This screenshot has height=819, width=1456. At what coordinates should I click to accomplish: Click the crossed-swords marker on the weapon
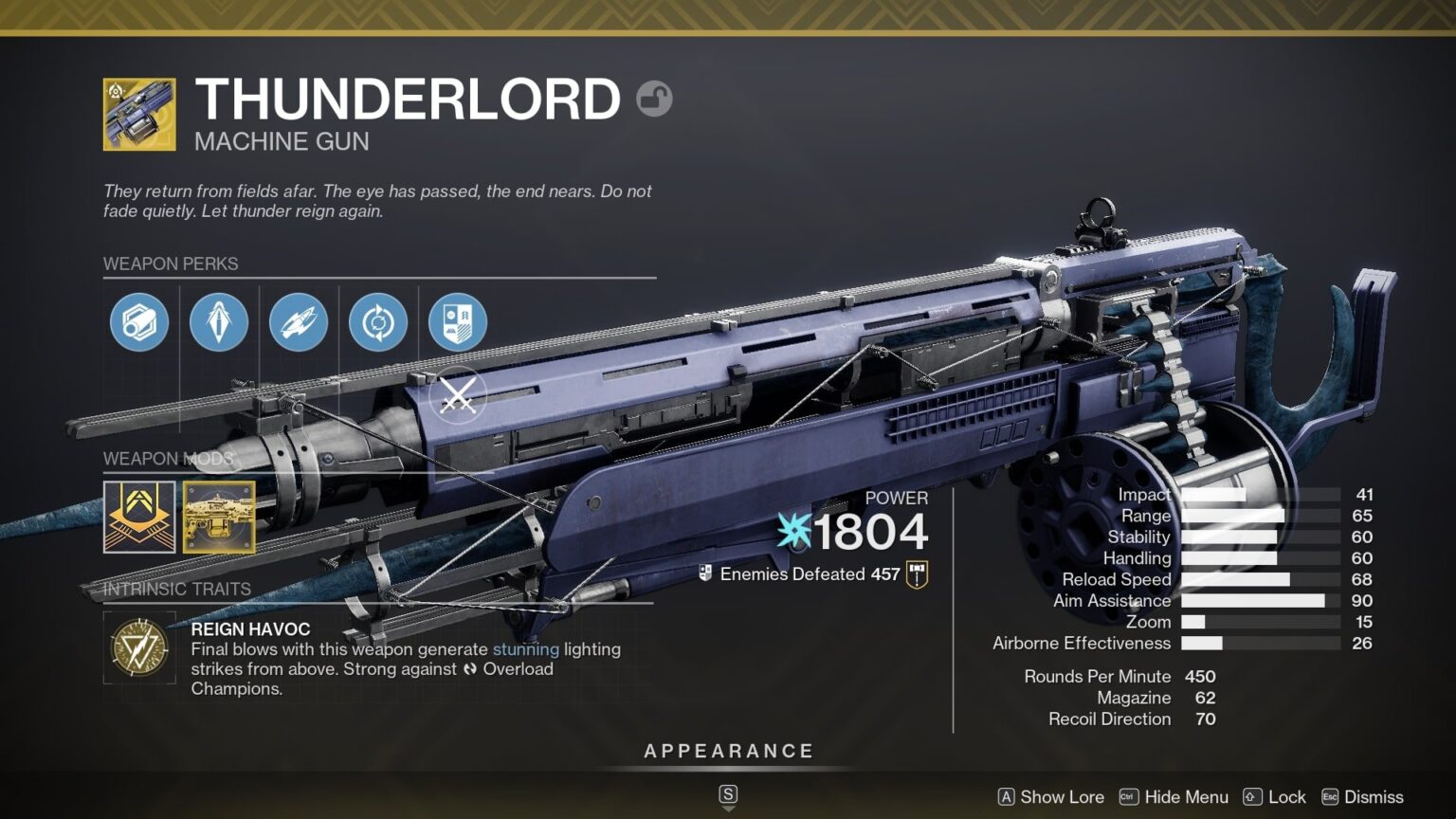point(458,394)
